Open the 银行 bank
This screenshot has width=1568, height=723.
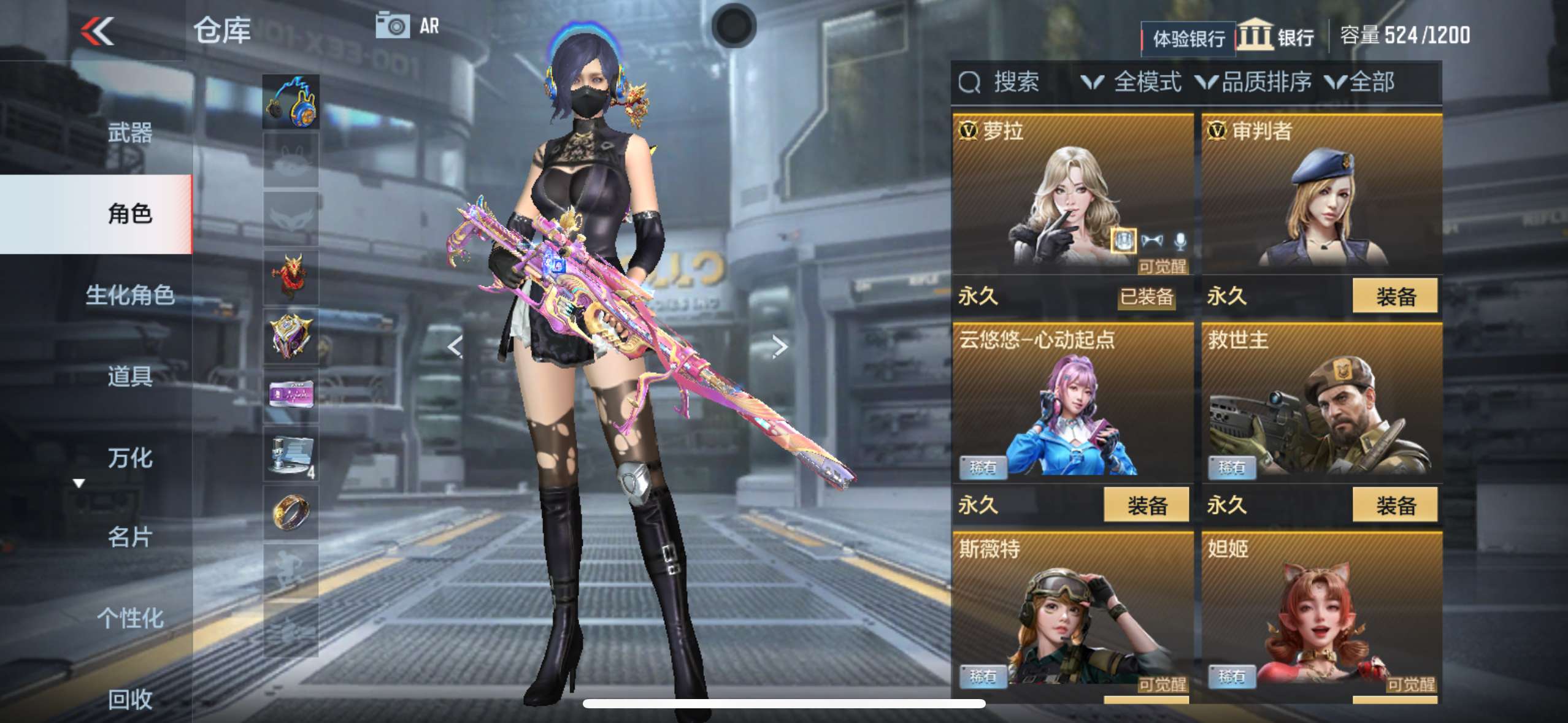coord(1276,37)
